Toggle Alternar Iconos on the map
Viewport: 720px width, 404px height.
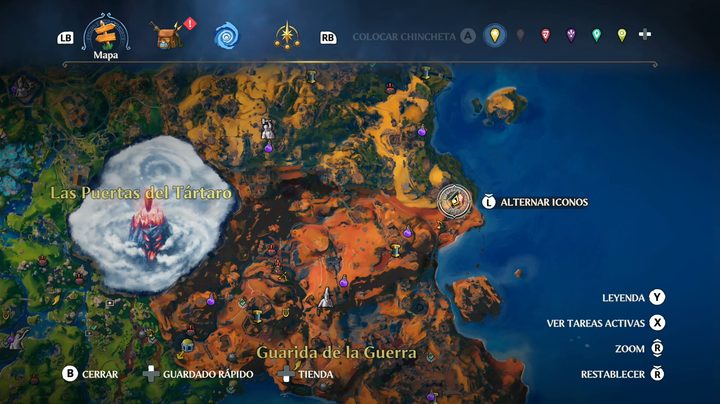[488, 202]
